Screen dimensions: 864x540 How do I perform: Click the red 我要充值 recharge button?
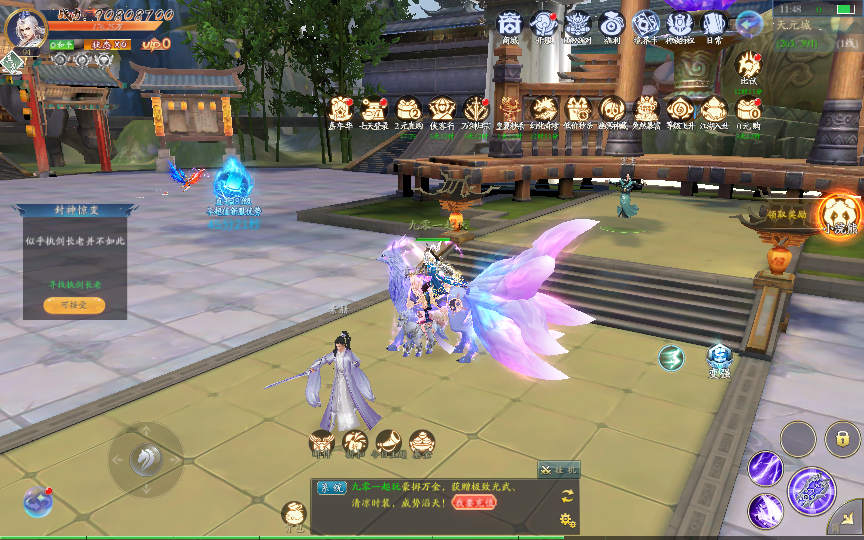(x=474, y=501)
